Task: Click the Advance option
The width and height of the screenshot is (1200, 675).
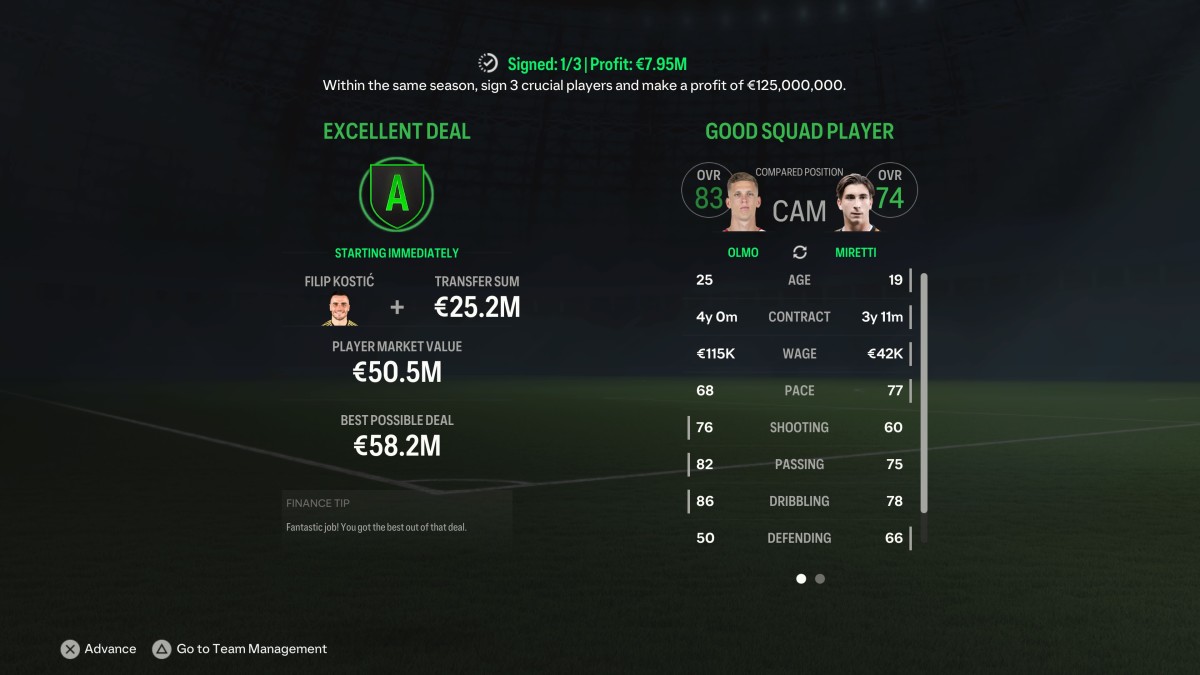Action: point(99,649)
